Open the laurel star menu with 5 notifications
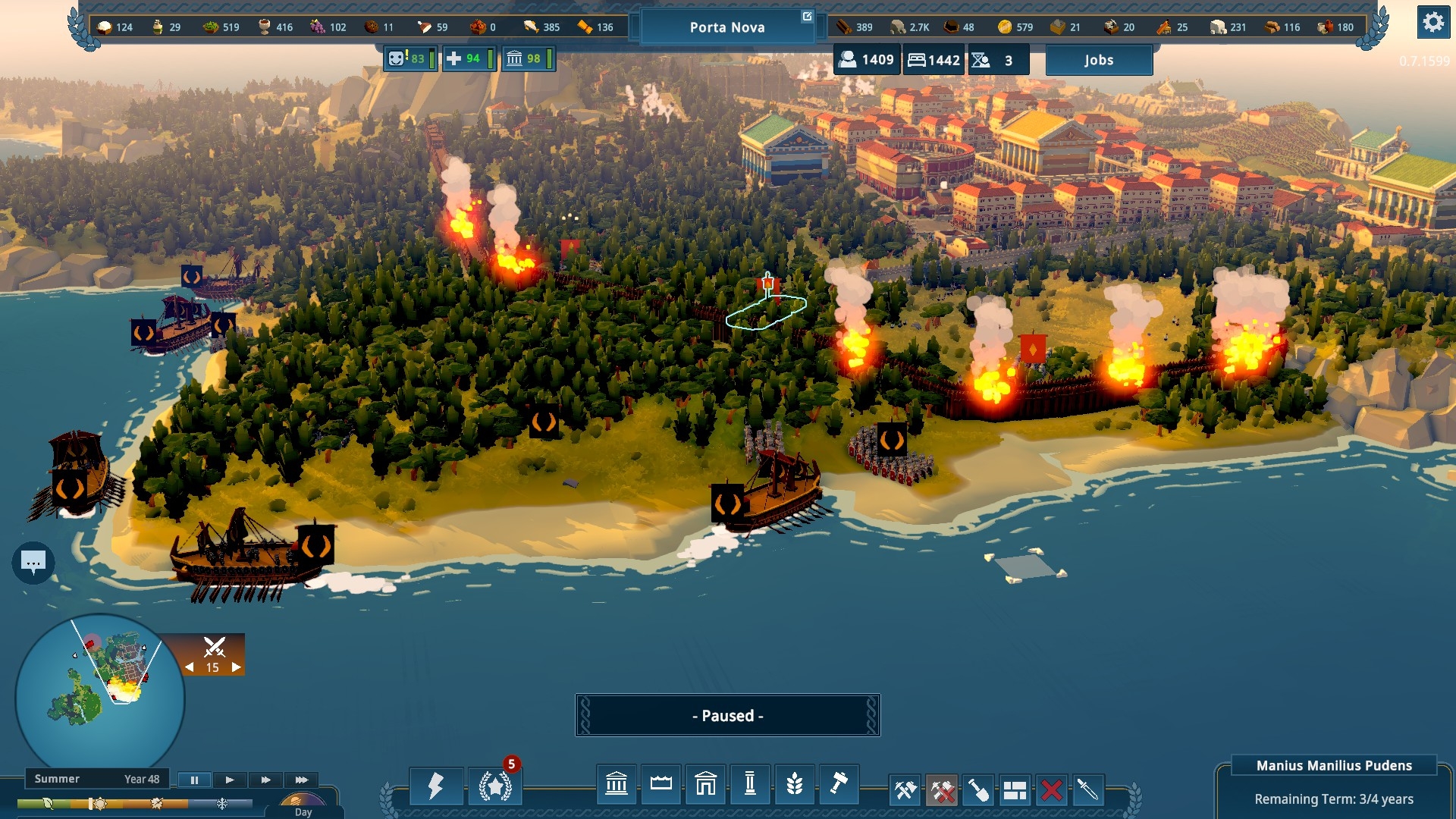 495,786
